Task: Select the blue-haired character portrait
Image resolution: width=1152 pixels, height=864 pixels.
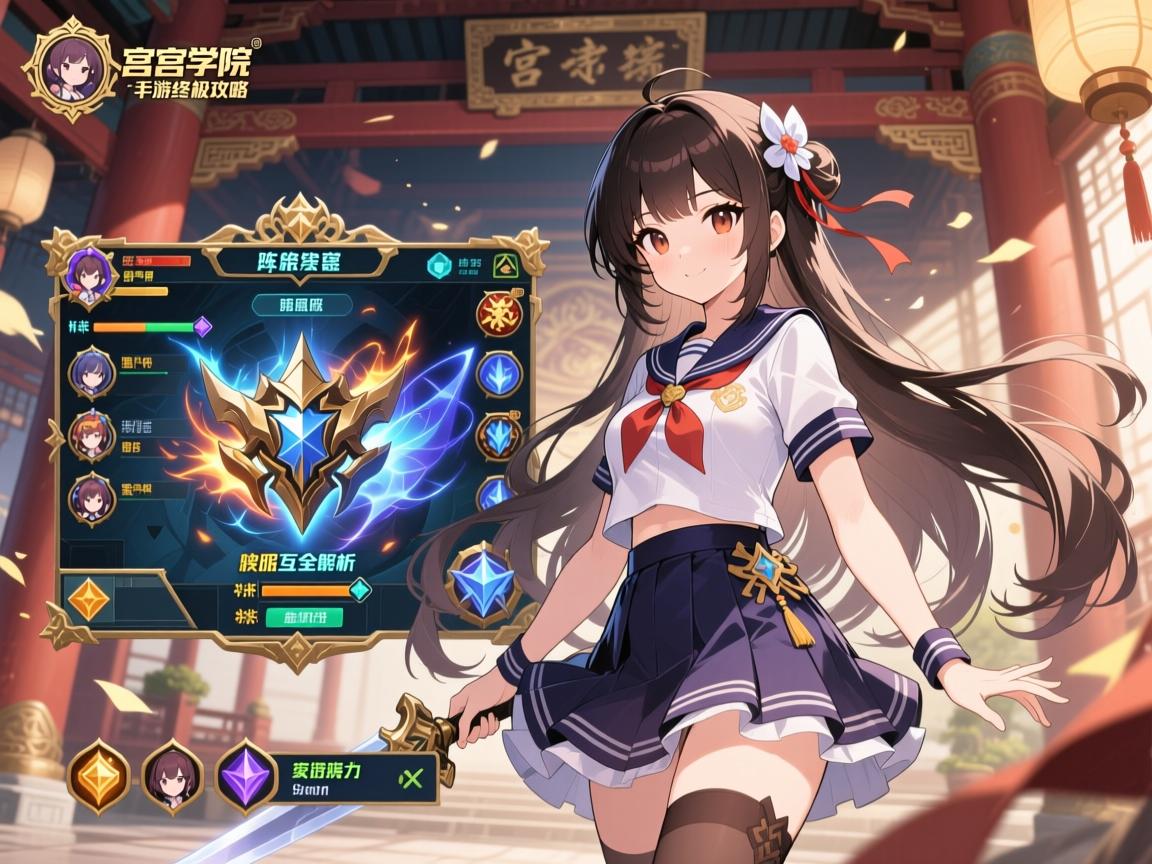Action: [91, 372]
